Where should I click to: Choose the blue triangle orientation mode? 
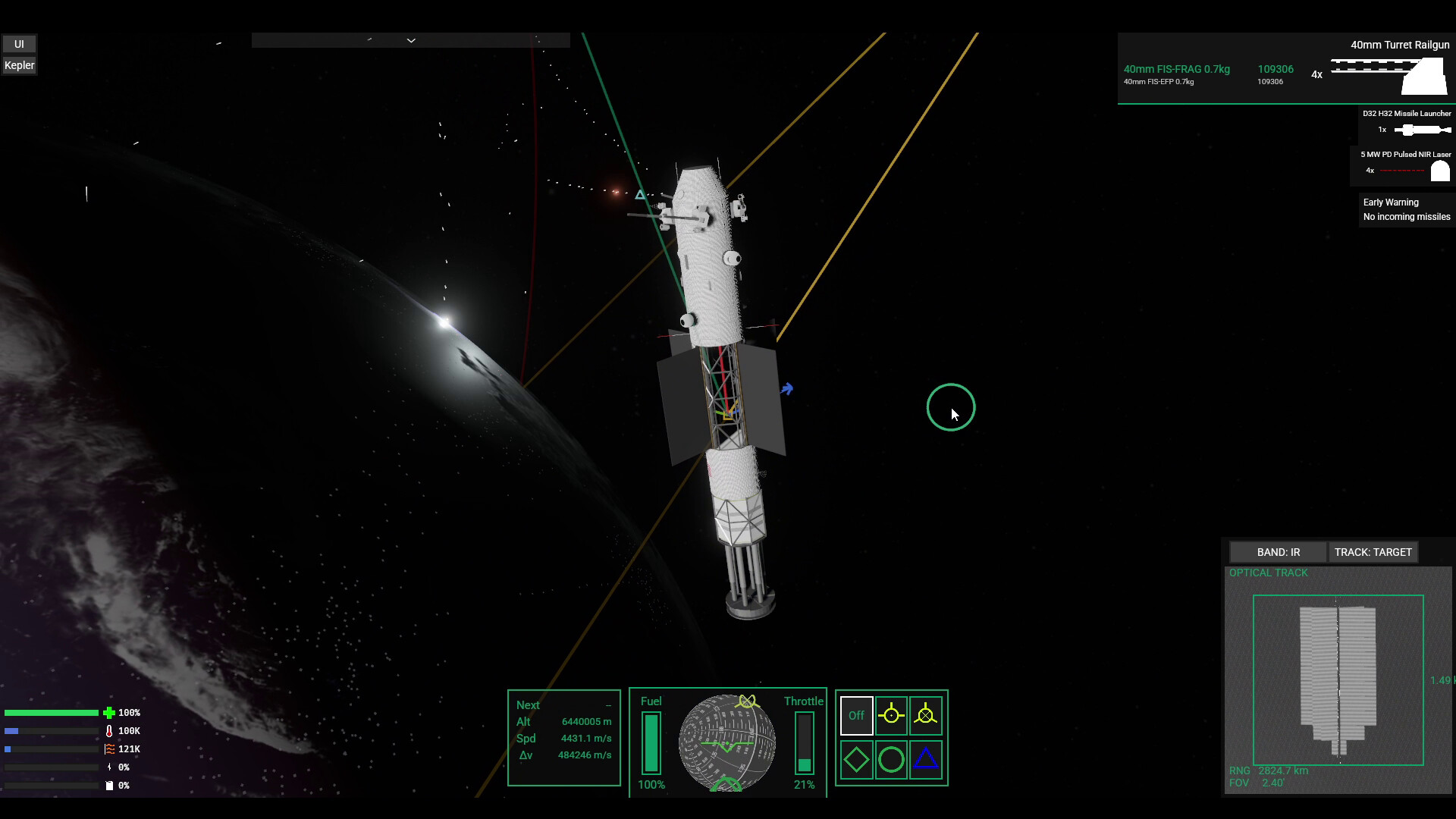pyautogui.click(x=925, y=759)
